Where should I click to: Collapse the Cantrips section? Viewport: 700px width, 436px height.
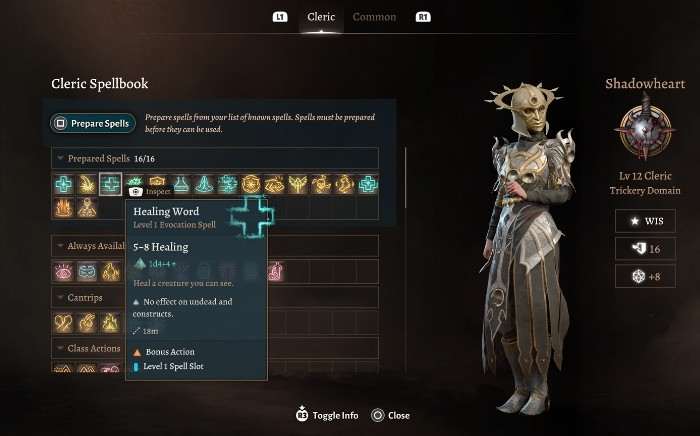tap(62, 297)
